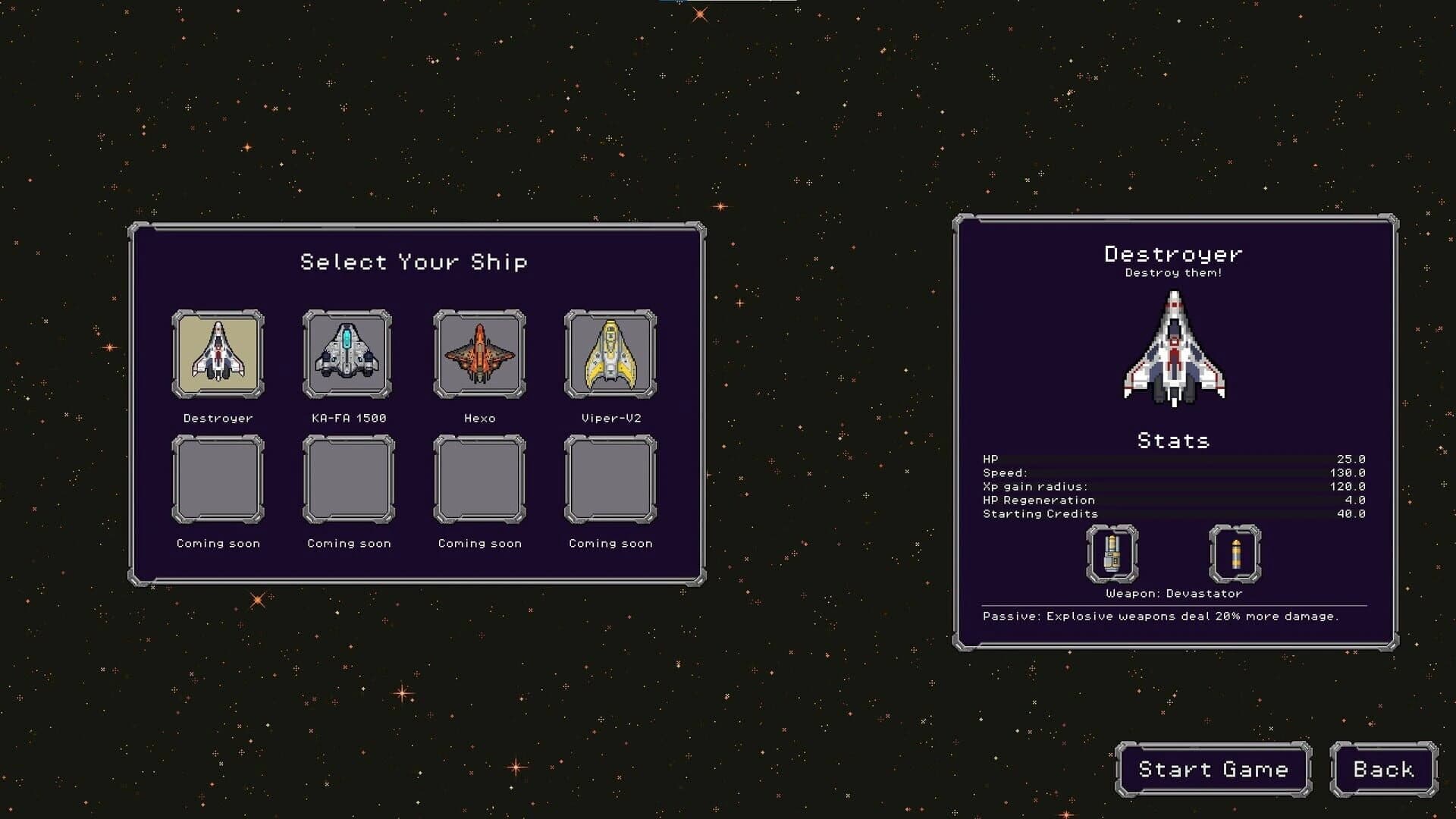Click the Coming soon slot below Destroyer

pyautogui.click(x=218, y=480)
